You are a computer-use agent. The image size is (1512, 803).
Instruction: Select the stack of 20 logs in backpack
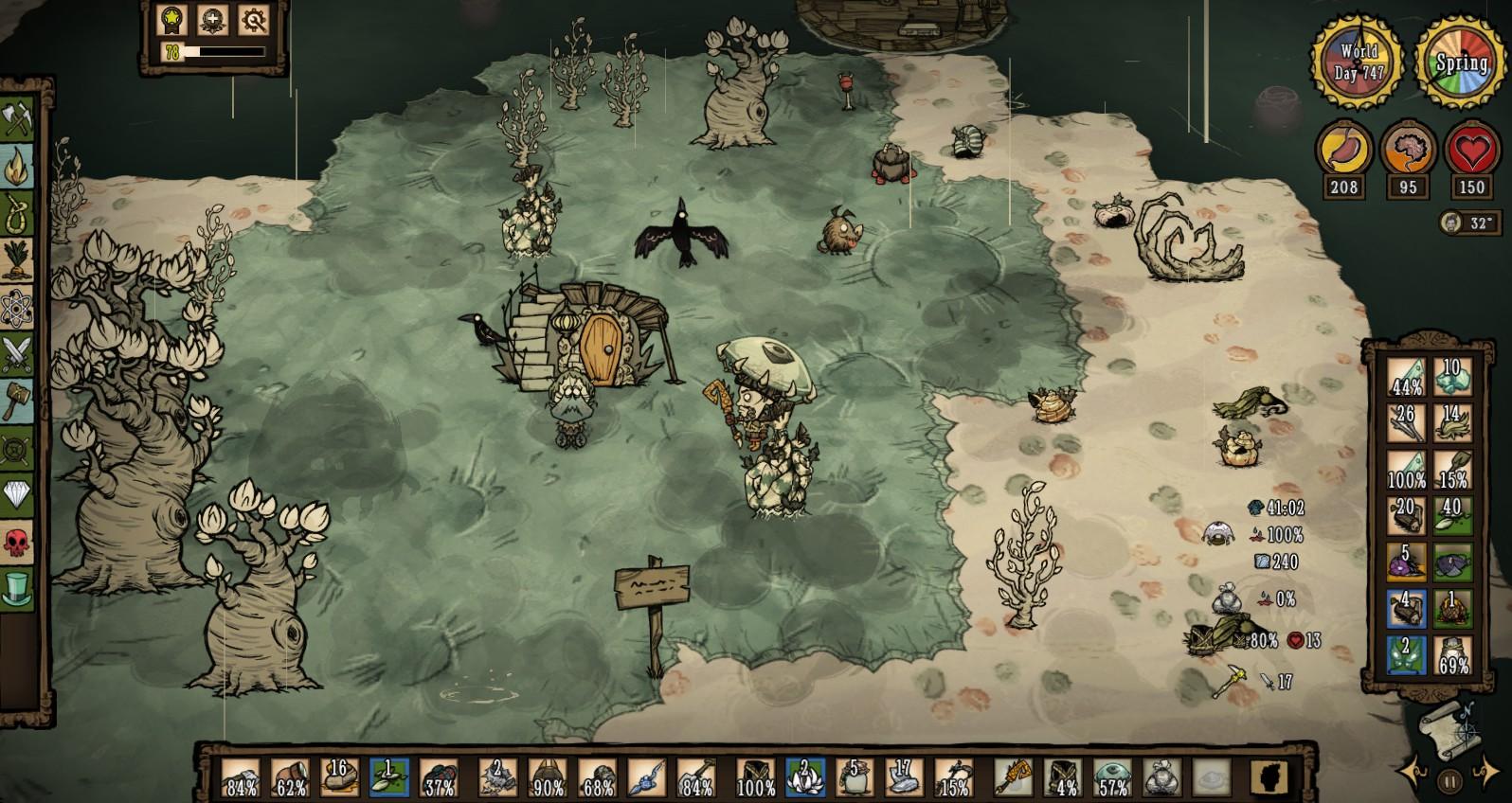pos(1406,516)
